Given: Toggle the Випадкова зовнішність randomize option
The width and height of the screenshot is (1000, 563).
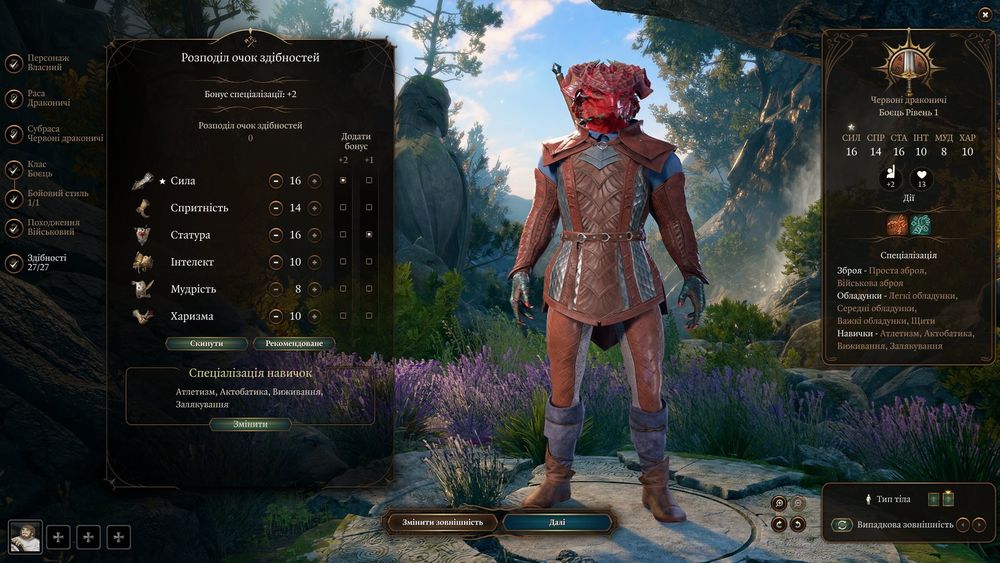Looking at the screenshot, I should point(842,524).
